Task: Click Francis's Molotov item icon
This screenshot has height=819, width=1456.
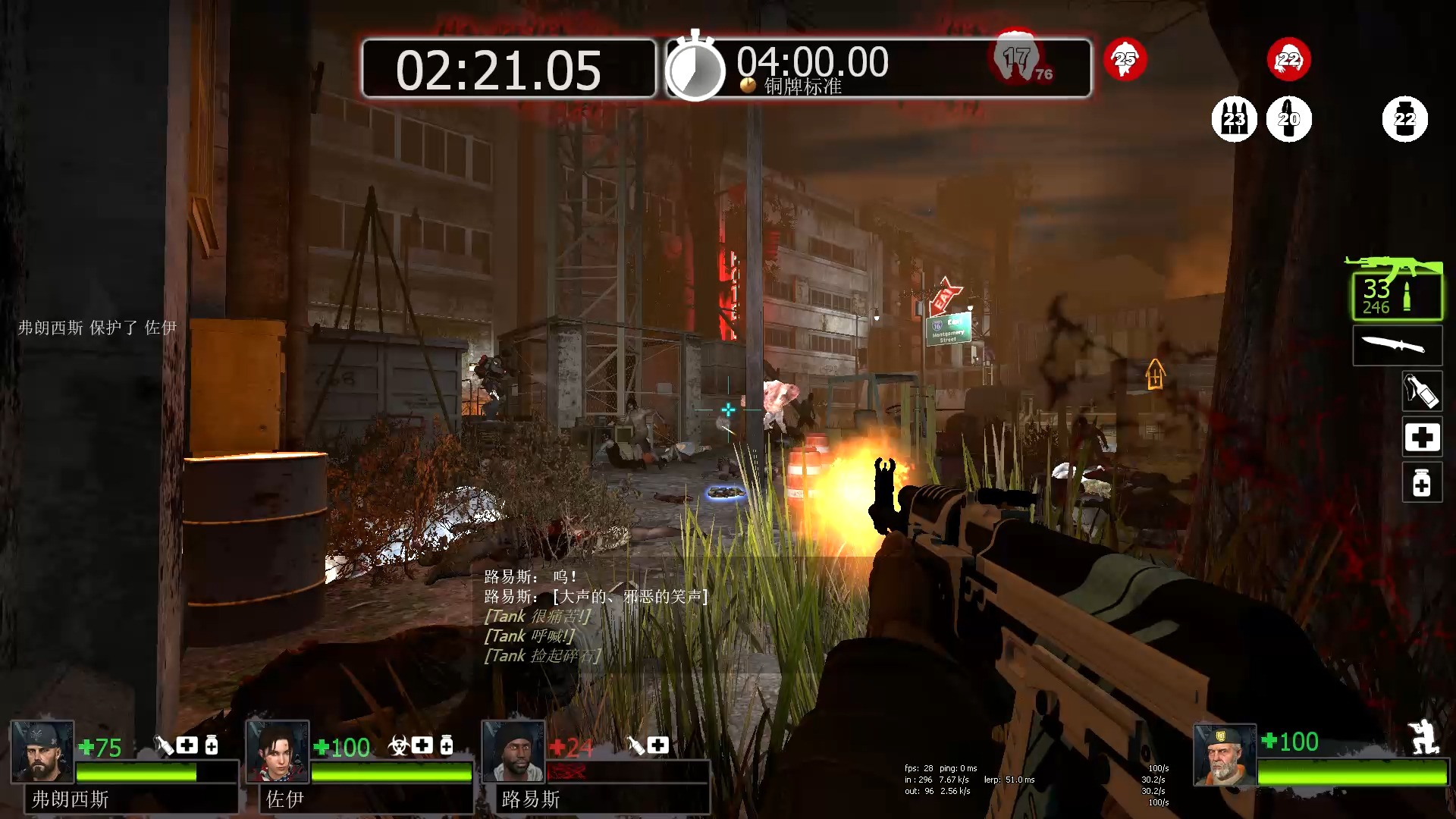Action: pyautogui.click(x=164, y=746)
